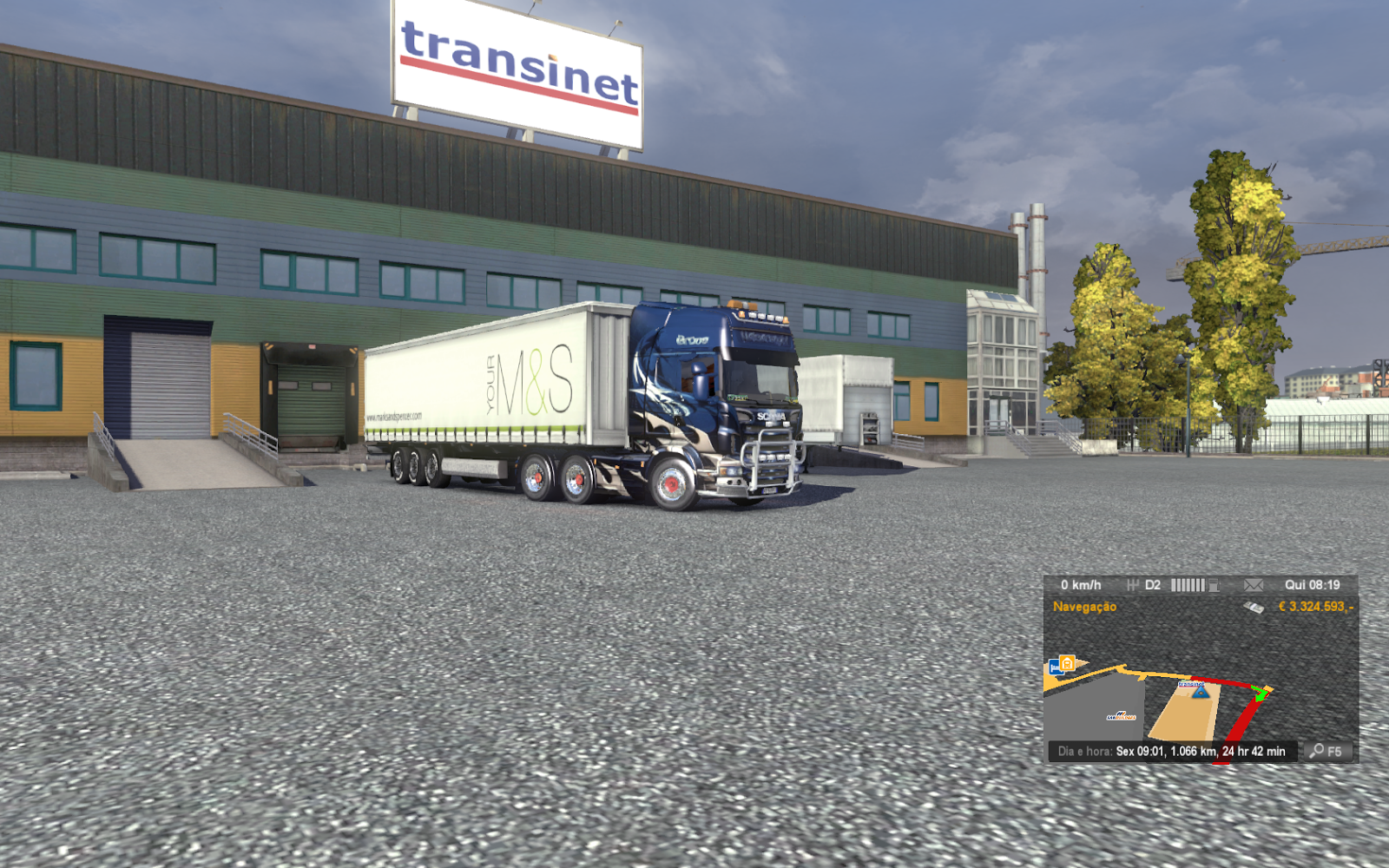The height and width of the screenshot is (868, 1389).
Task: Select the Qui 08:19 clock display
Action: 1312,585
